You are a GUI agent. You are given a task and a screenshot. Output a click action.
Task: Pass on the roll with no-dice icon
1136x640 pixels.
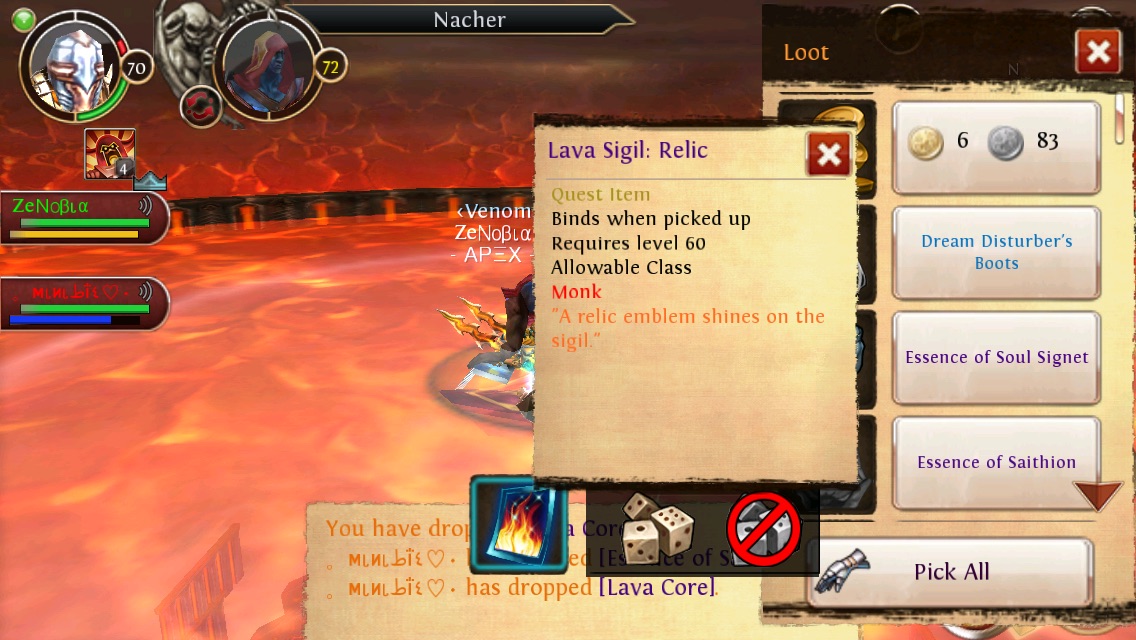[x=764, y=528]
